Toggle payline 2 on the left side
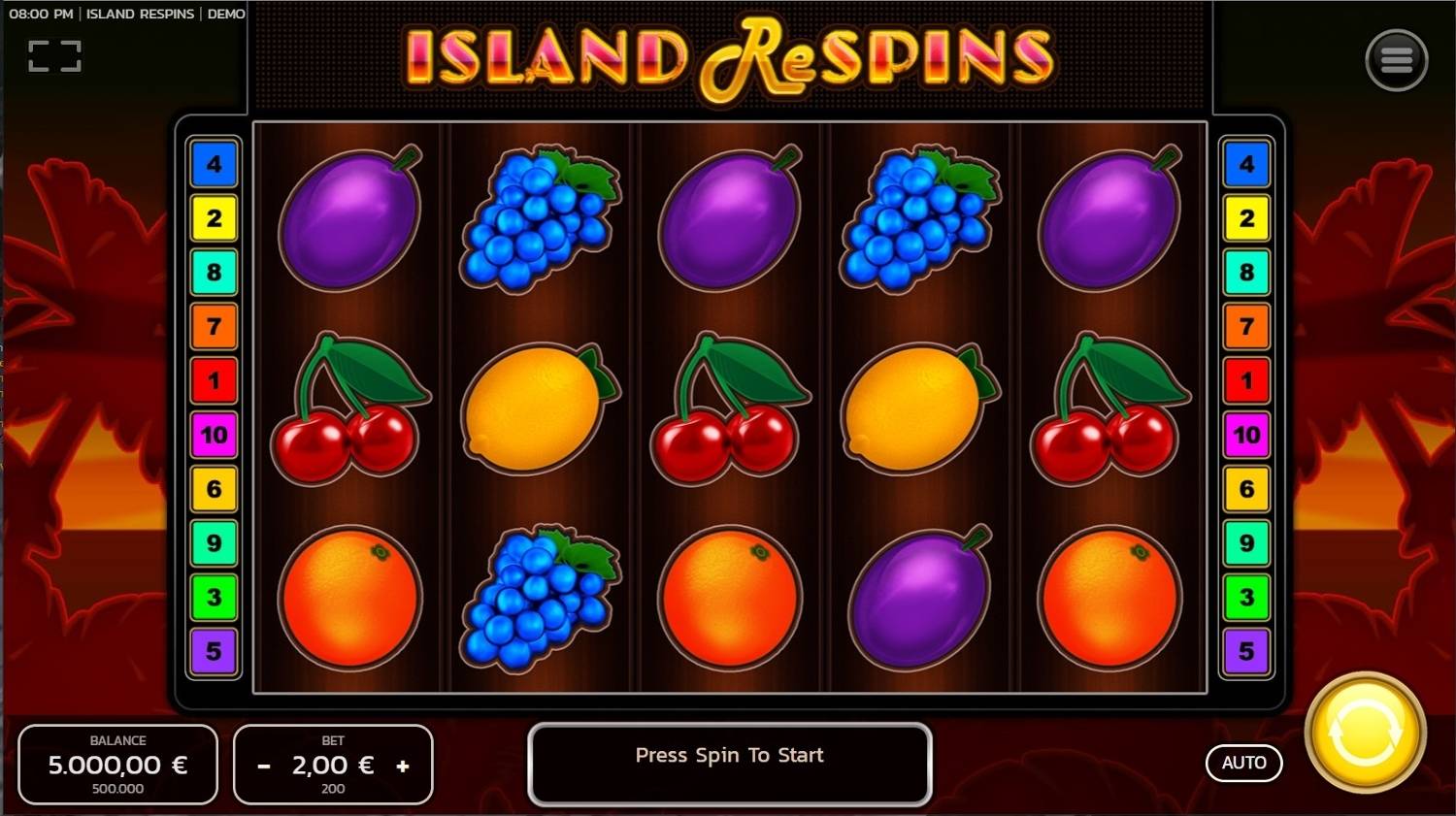 pyautogui.click(x=215, y=219)
